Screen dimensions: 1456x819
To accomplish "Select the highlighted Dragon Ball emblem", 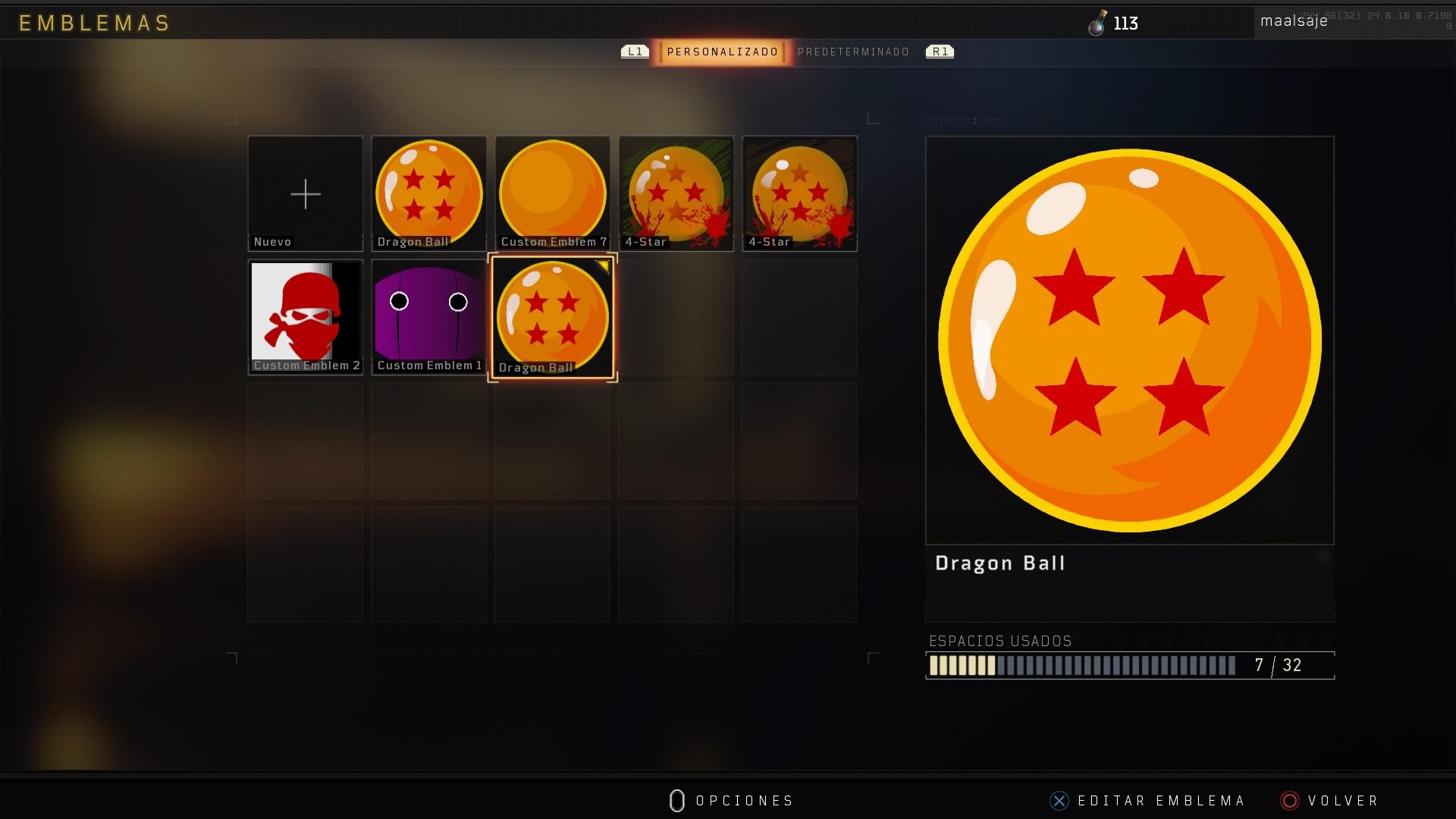I will [552, 316].
